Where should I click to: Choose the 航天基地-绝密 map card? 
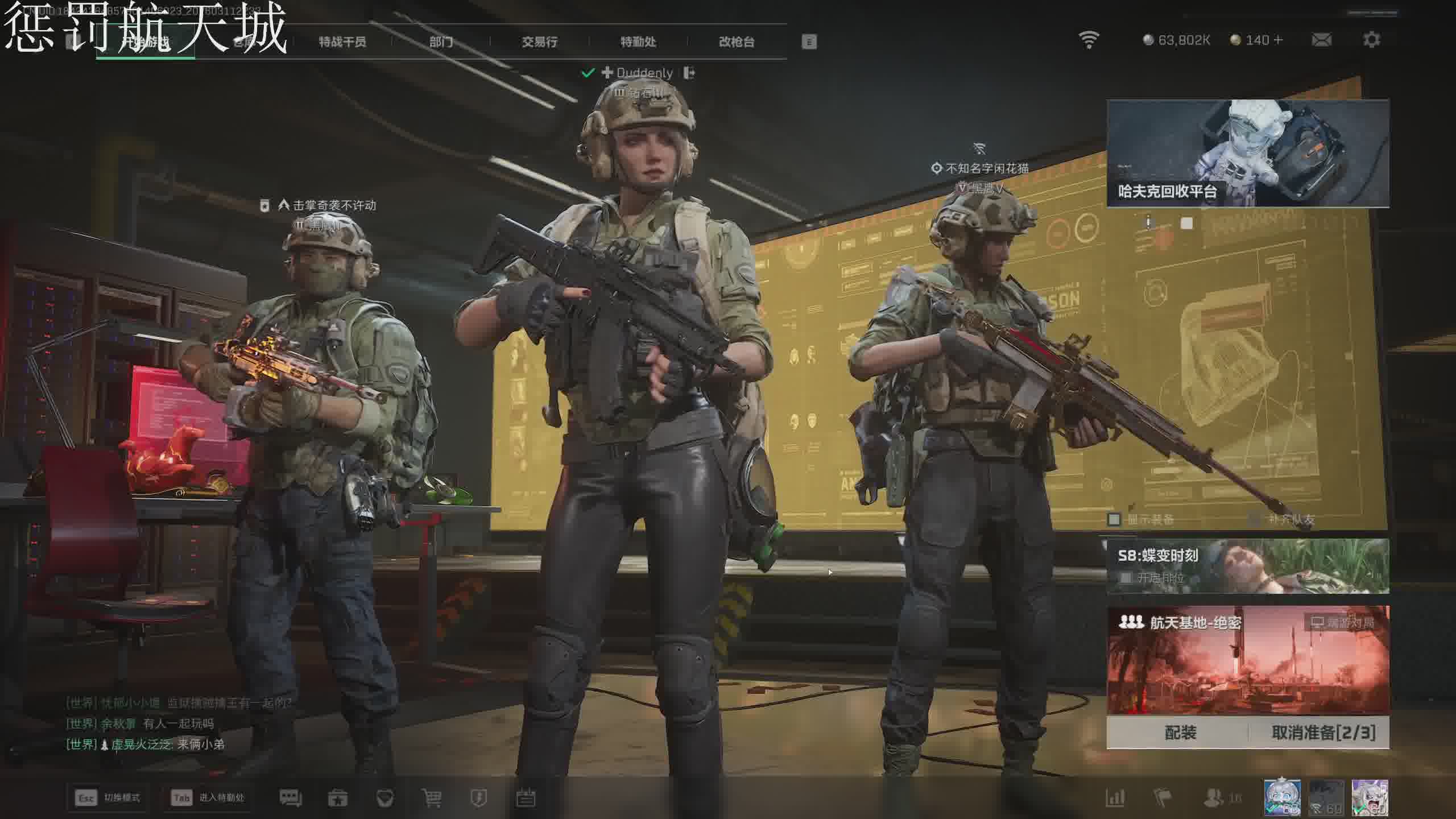click(x=1248, y=660)
